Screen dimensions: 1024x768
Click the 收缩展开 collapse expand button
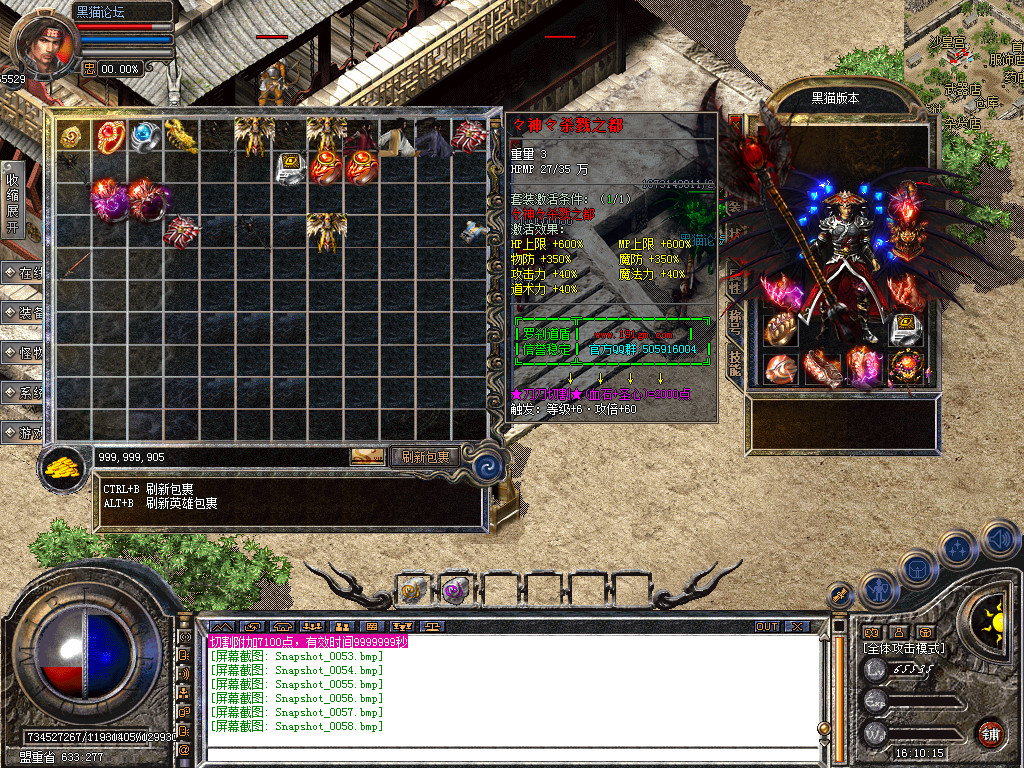tap(12, 199)
